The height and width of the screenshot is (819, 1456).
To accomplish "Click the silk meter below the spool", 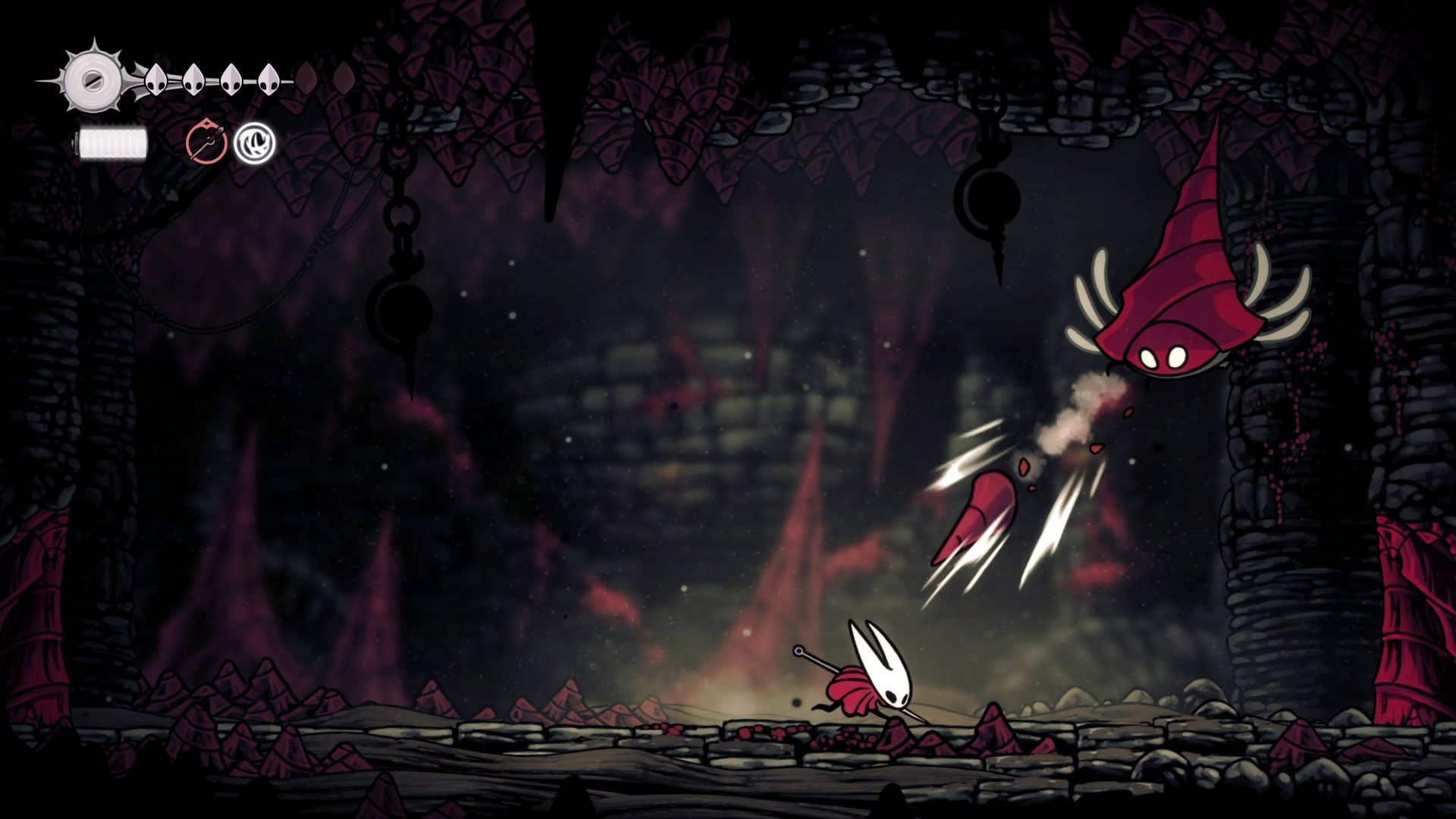I will pos(112,142).
